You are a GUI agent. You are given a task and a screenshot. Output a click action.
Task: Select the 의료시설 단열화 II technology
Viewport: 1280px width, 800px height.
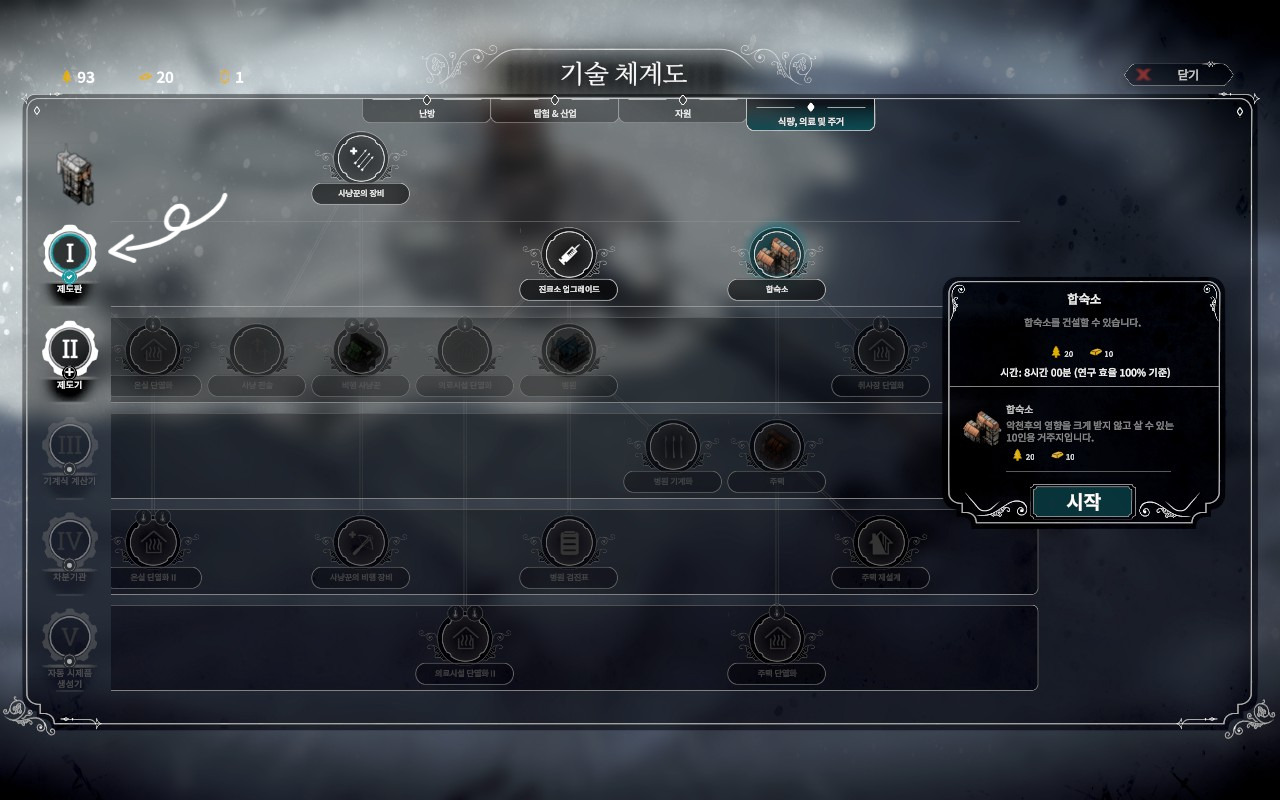[x=465, y=639]
